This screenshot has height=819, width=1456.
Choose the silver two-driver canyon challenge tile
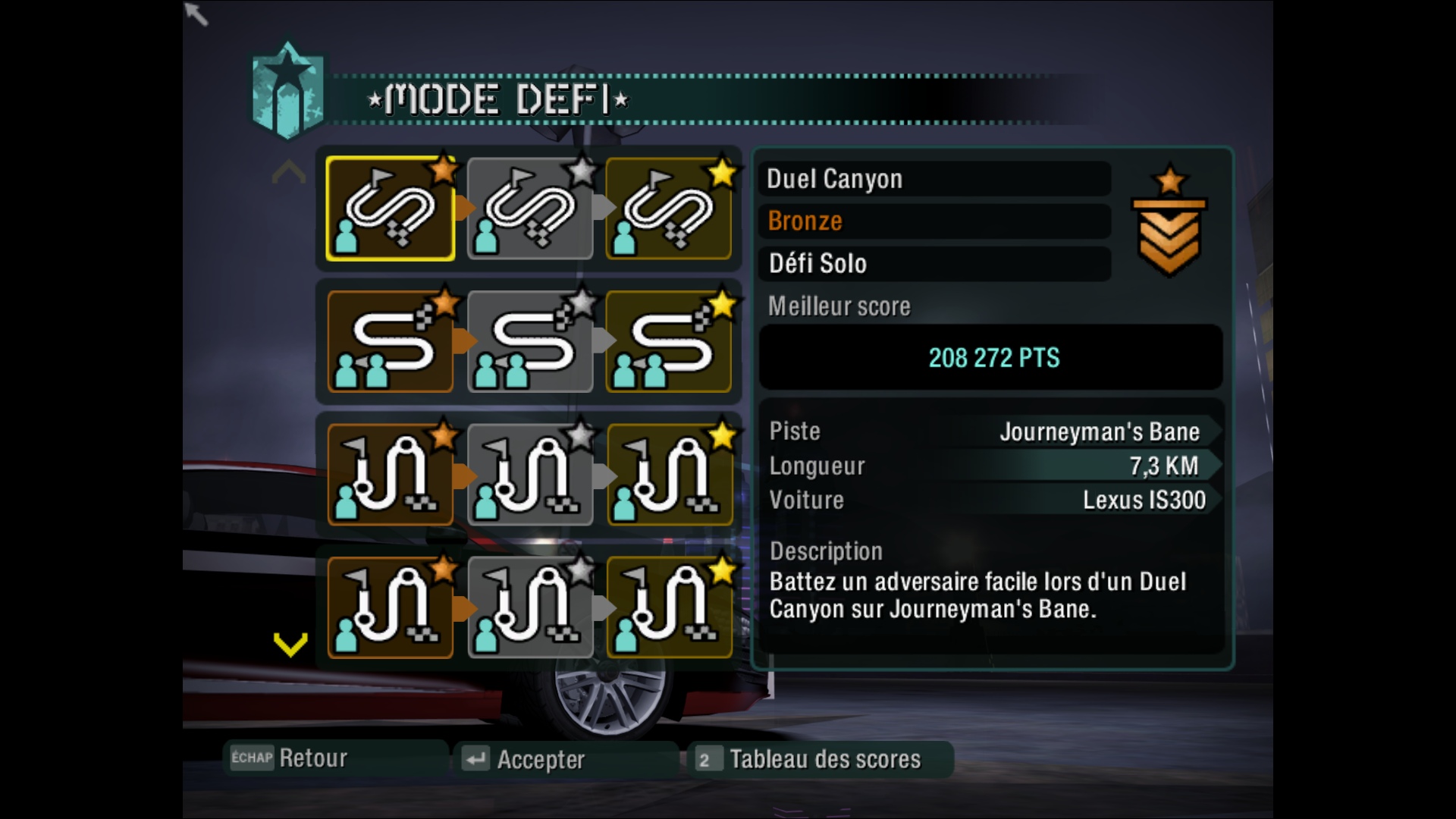pyautogui.click(x=530, y=342)
